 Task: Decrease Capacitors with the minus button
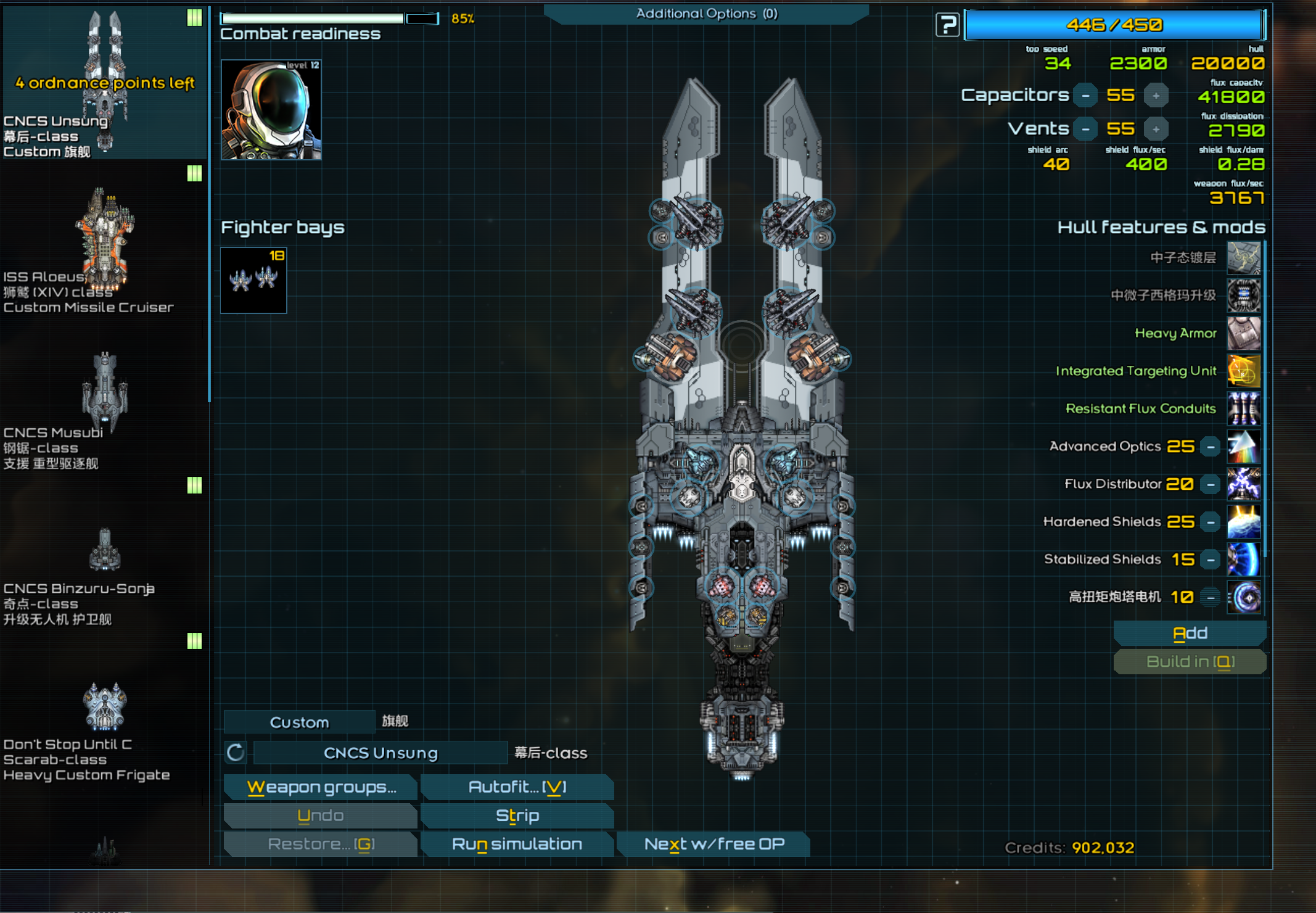(x=1085, y=96)
